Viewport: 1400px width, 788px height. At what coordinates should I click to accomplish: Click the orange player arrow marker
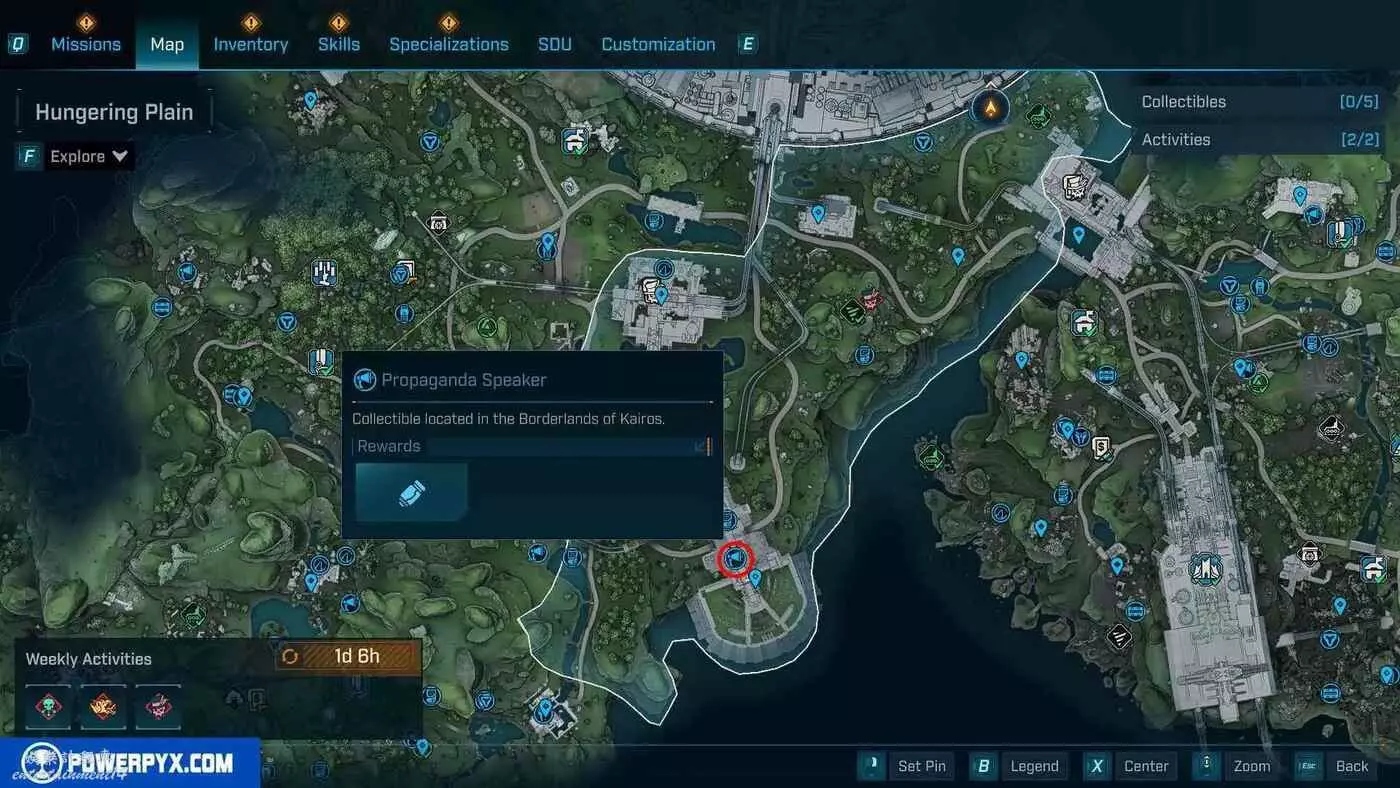(990, 106)
